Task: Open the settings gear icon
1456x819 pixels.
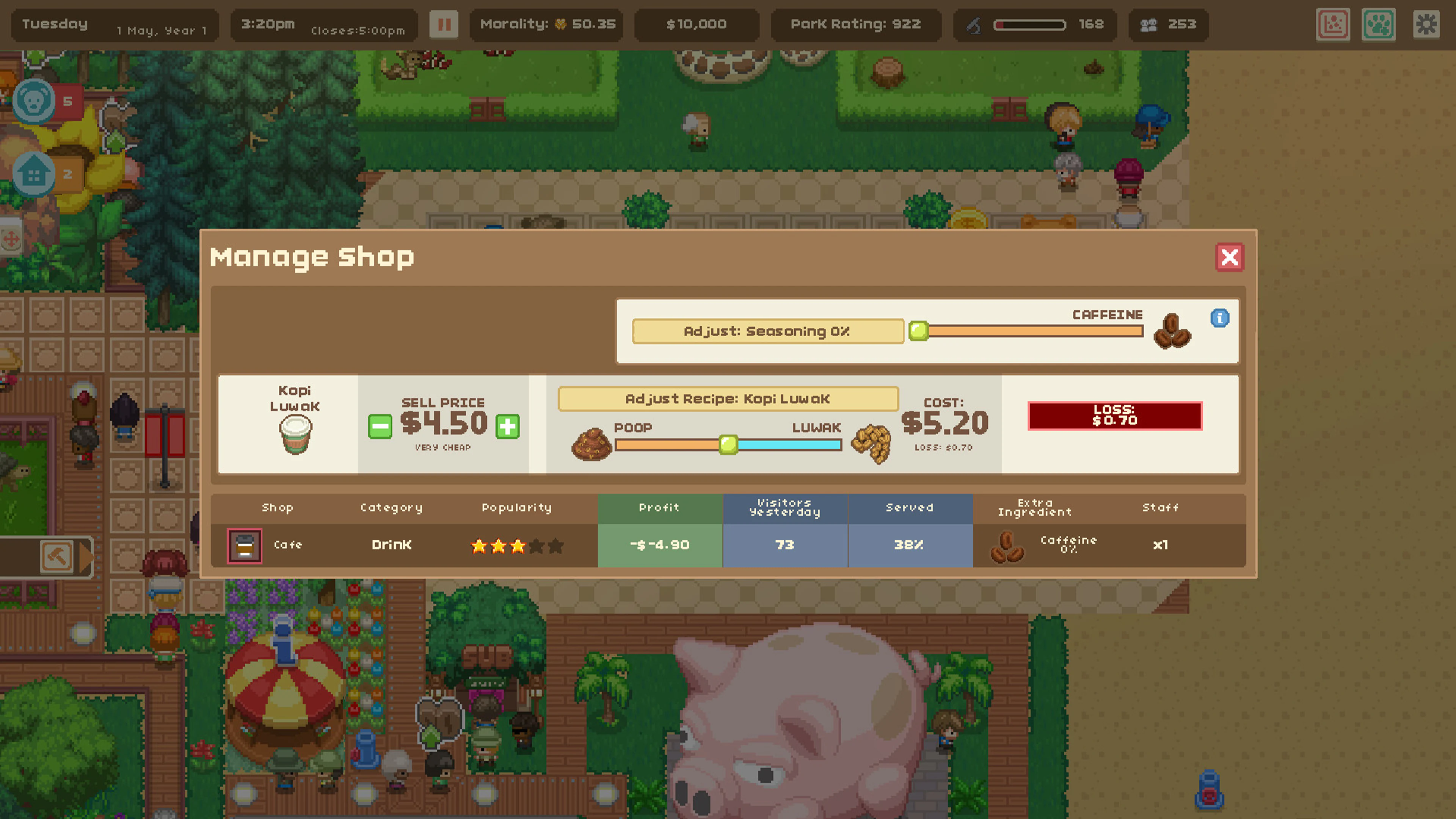Action: pos(1426,24)
